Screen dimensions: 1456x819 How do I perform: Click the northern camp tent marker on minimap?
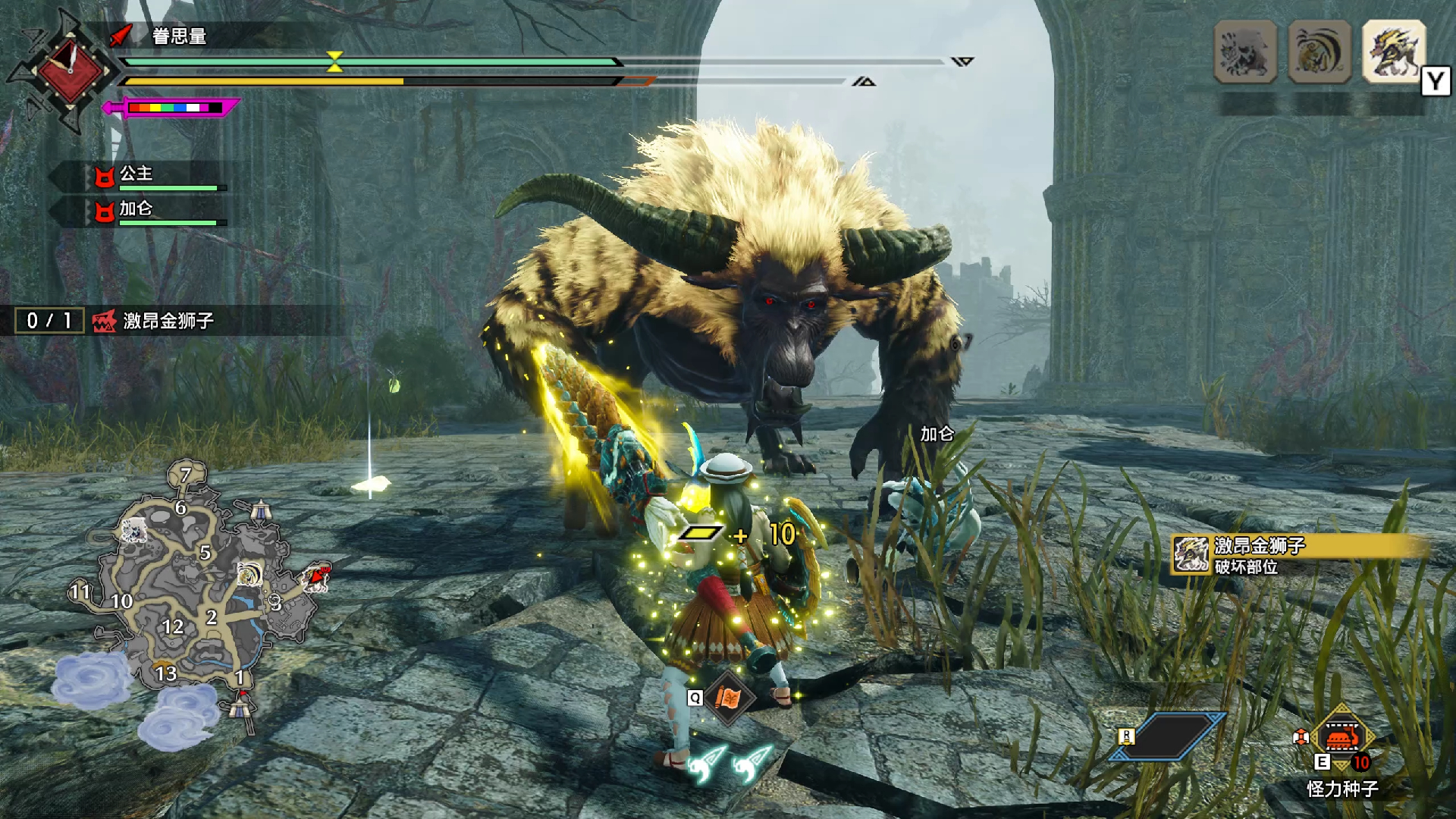pos(261,510)
